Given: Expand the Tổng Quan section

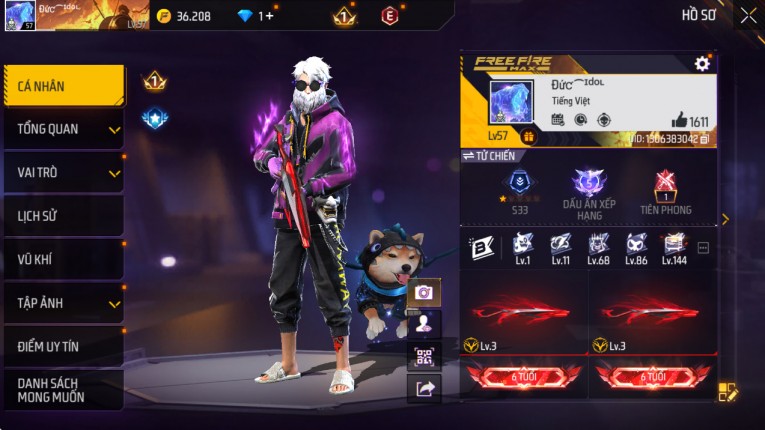Looking at the screenshot, I should pos(64,129).
